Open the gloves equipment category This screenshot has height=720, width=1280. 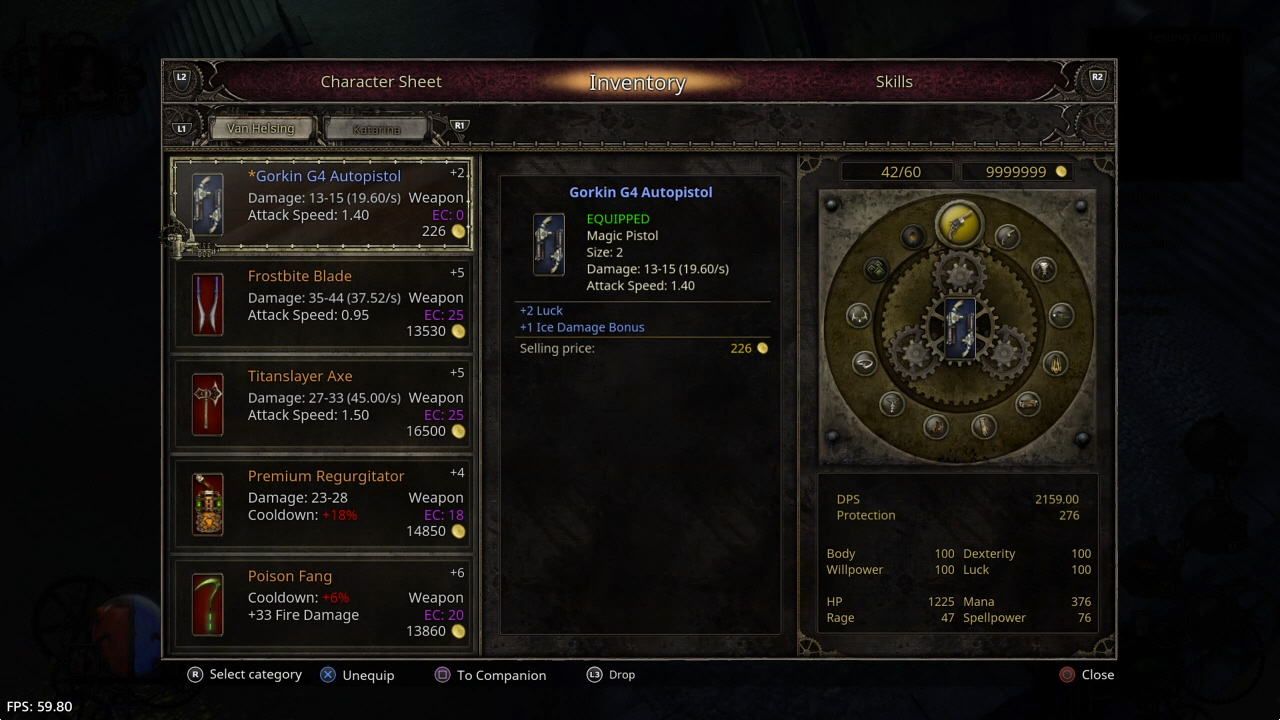coord(984,427)
